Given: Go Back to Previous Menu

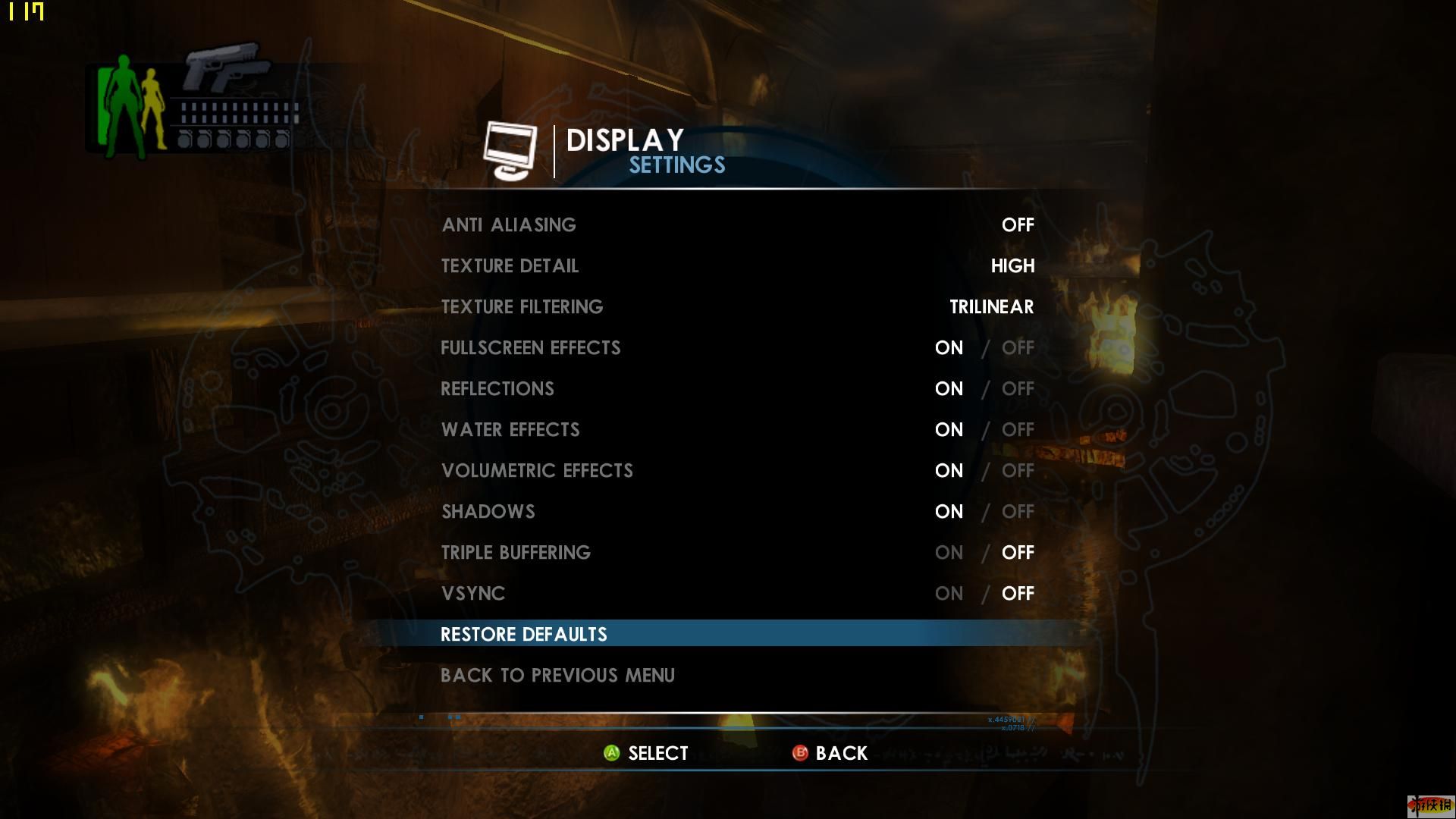Looking at the screenshot, I should pos(557,676).
